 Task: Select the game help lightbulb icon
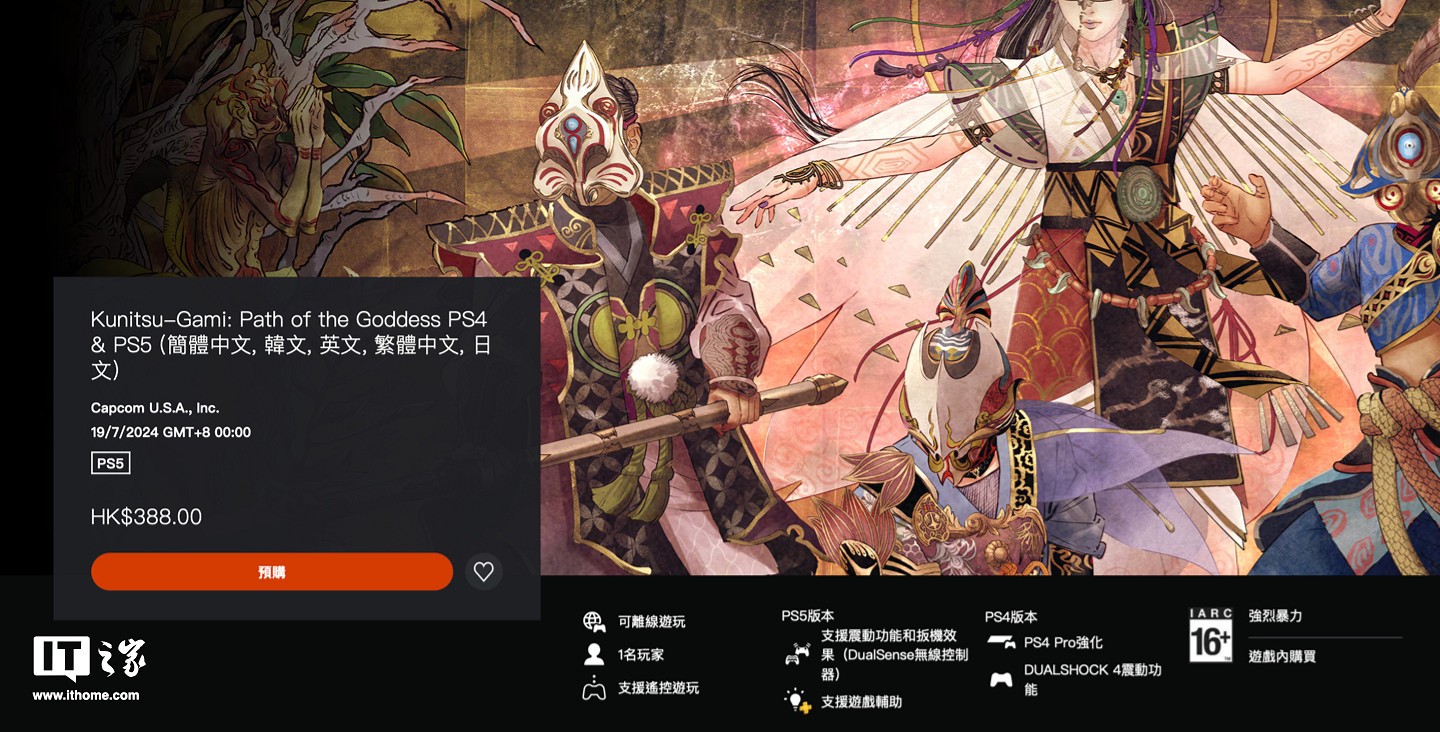796,700
